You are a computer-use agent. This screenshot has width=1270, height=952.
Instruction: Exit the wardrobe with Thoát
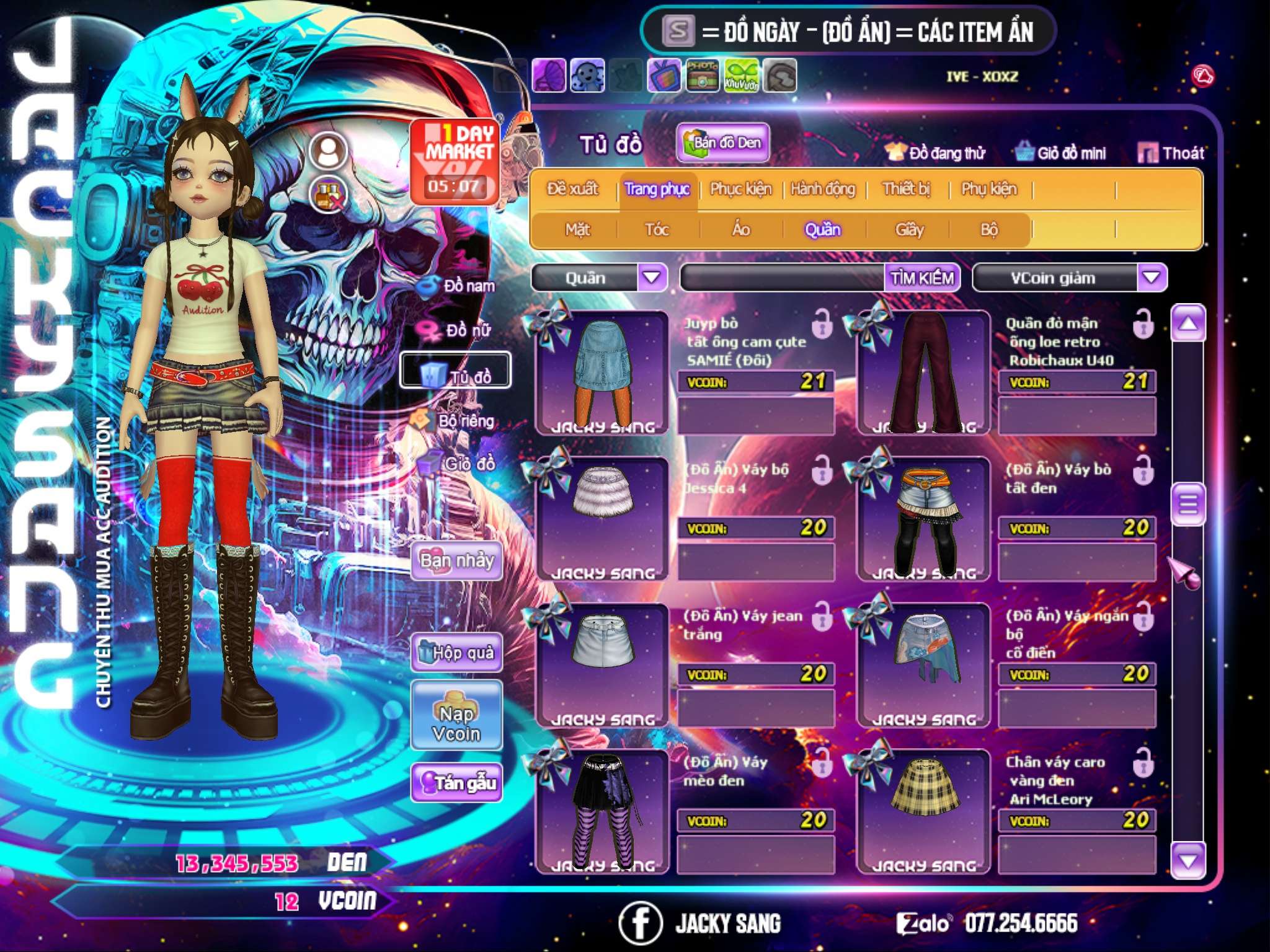coord(1171,153)
